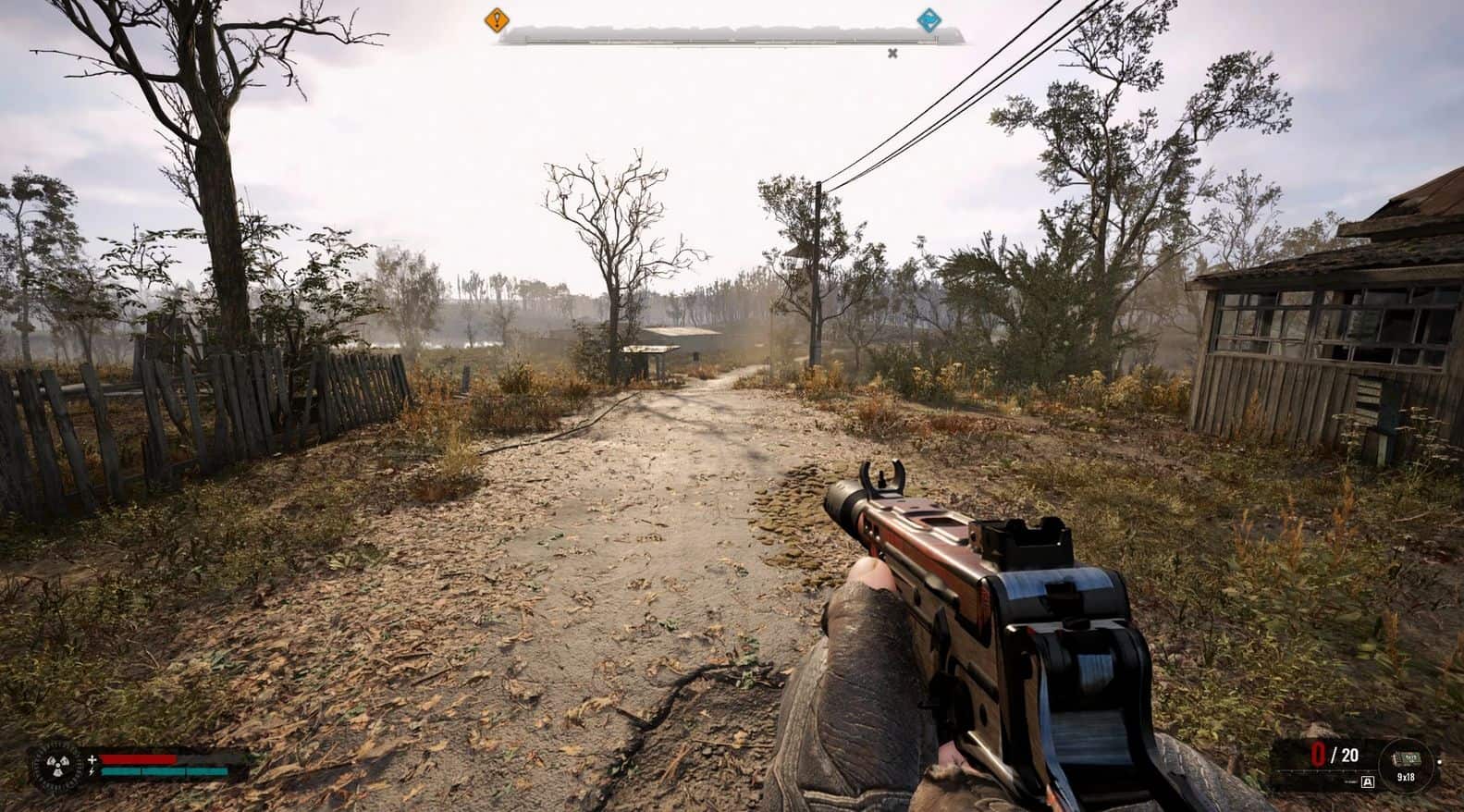This screenshot has width=1464, height=812.
Task: Click the orange exclamation quest marker
Action: click(498, 18)
